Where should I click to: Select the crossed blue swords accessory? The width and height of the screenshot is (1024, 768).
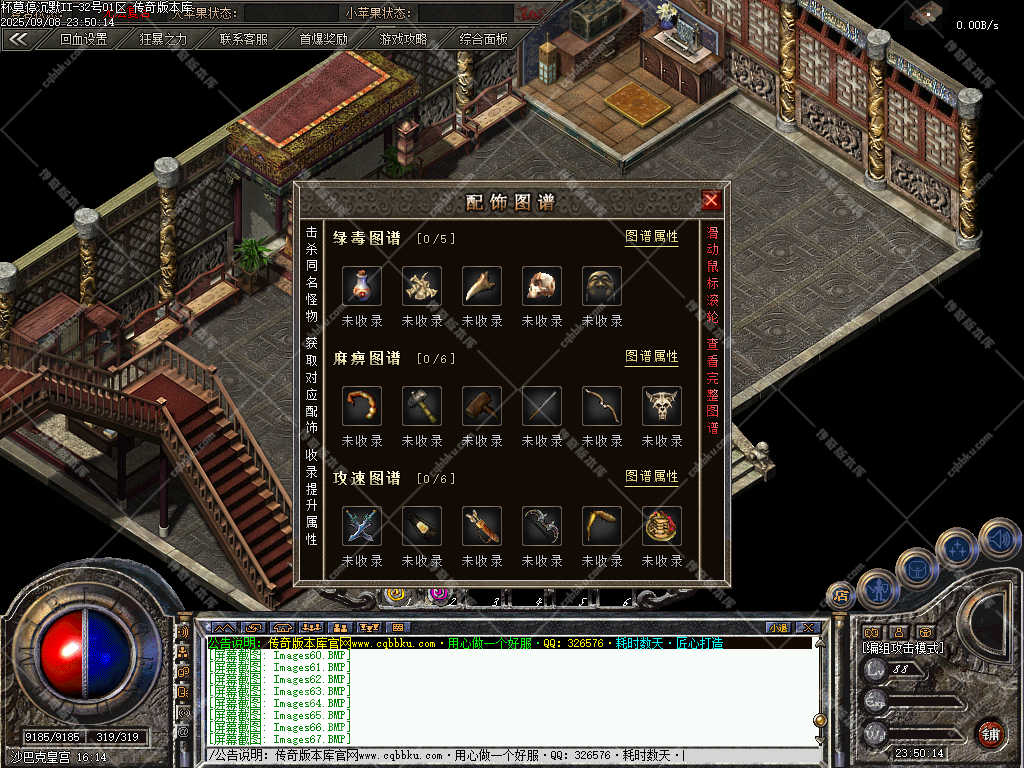pos(362,526)
